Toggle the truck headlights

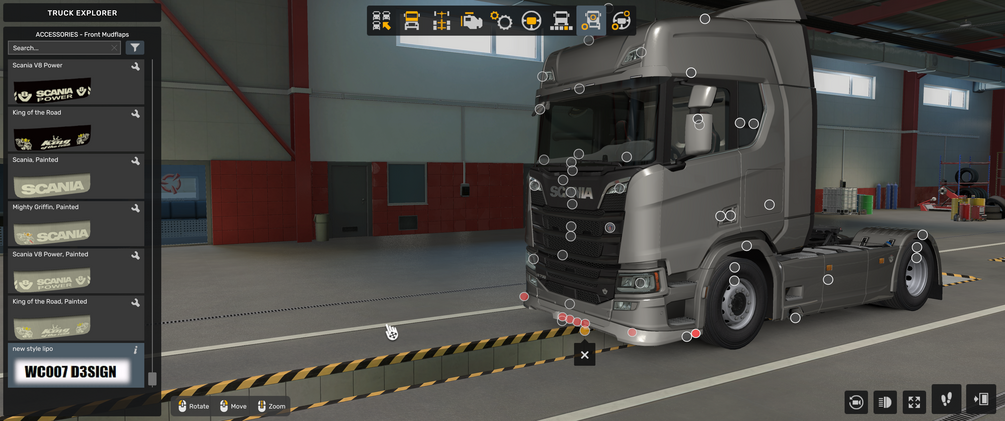point(884,402)
